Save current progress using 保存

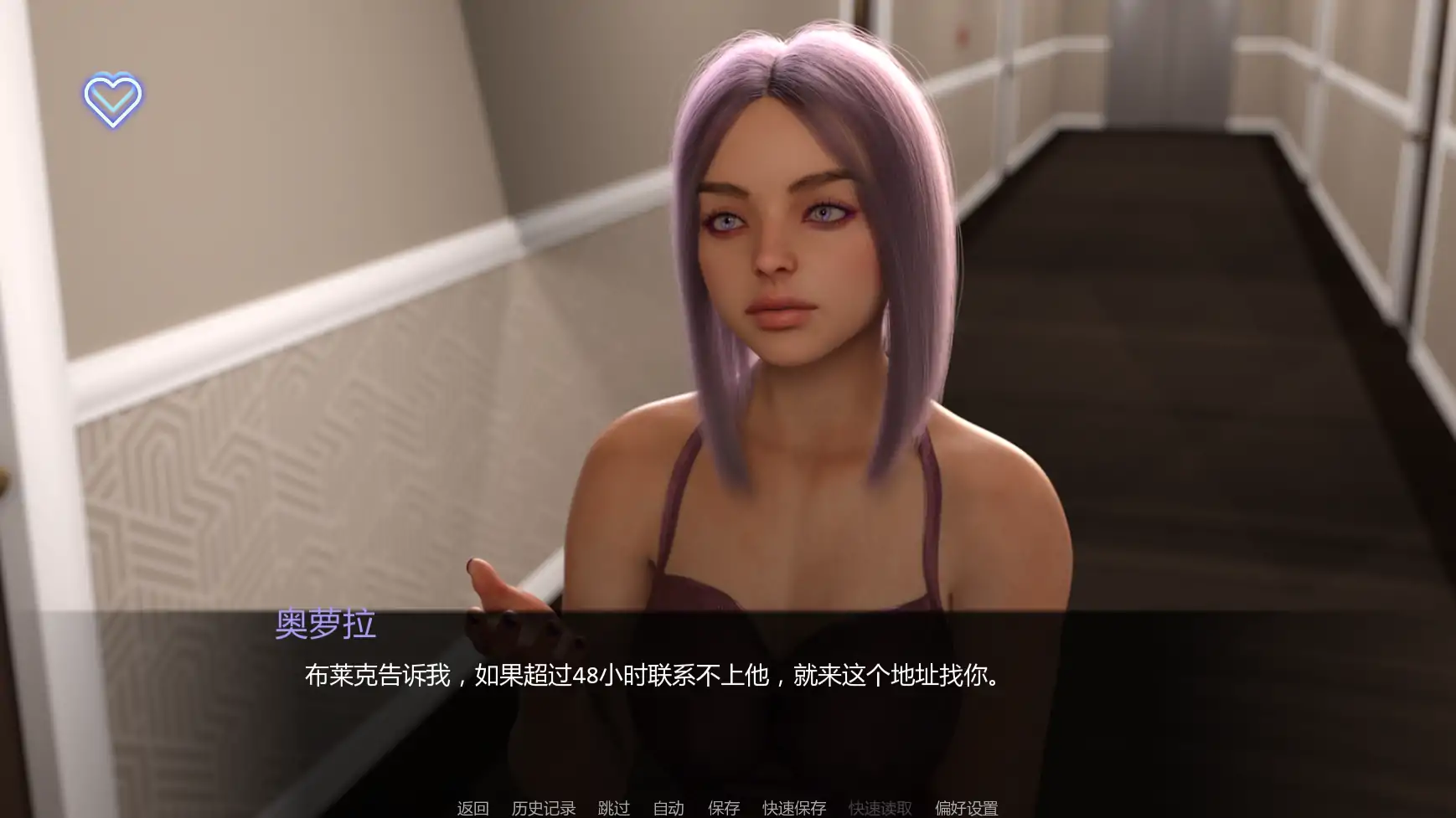click(x=722, y=809)
